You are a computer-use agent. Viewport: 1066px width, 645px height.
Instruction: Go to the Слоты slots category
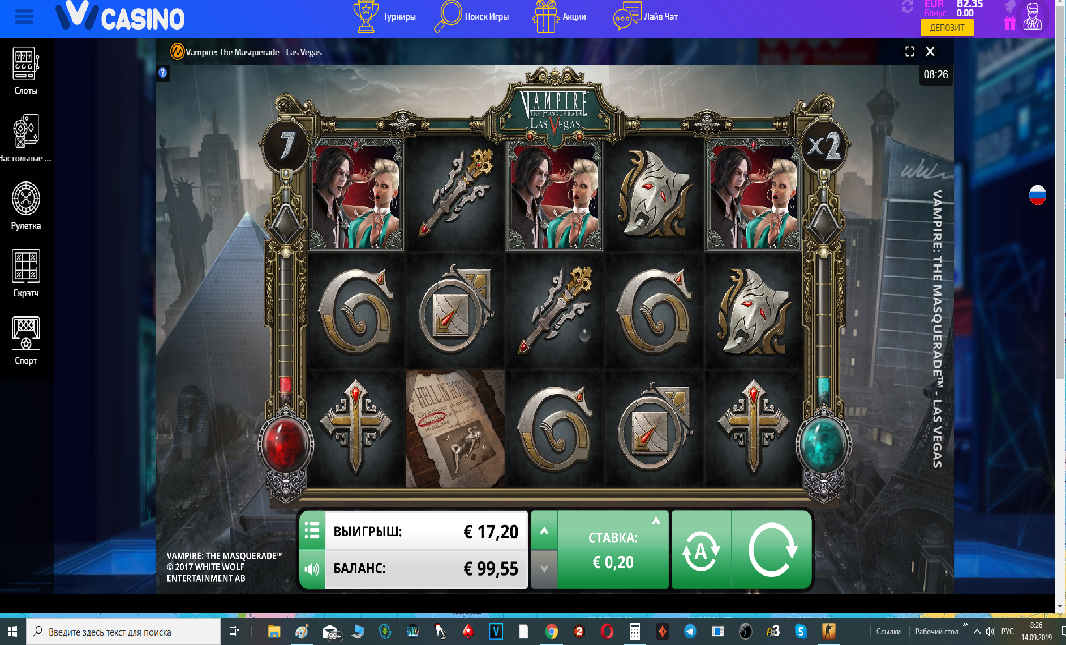pos(25,72)
